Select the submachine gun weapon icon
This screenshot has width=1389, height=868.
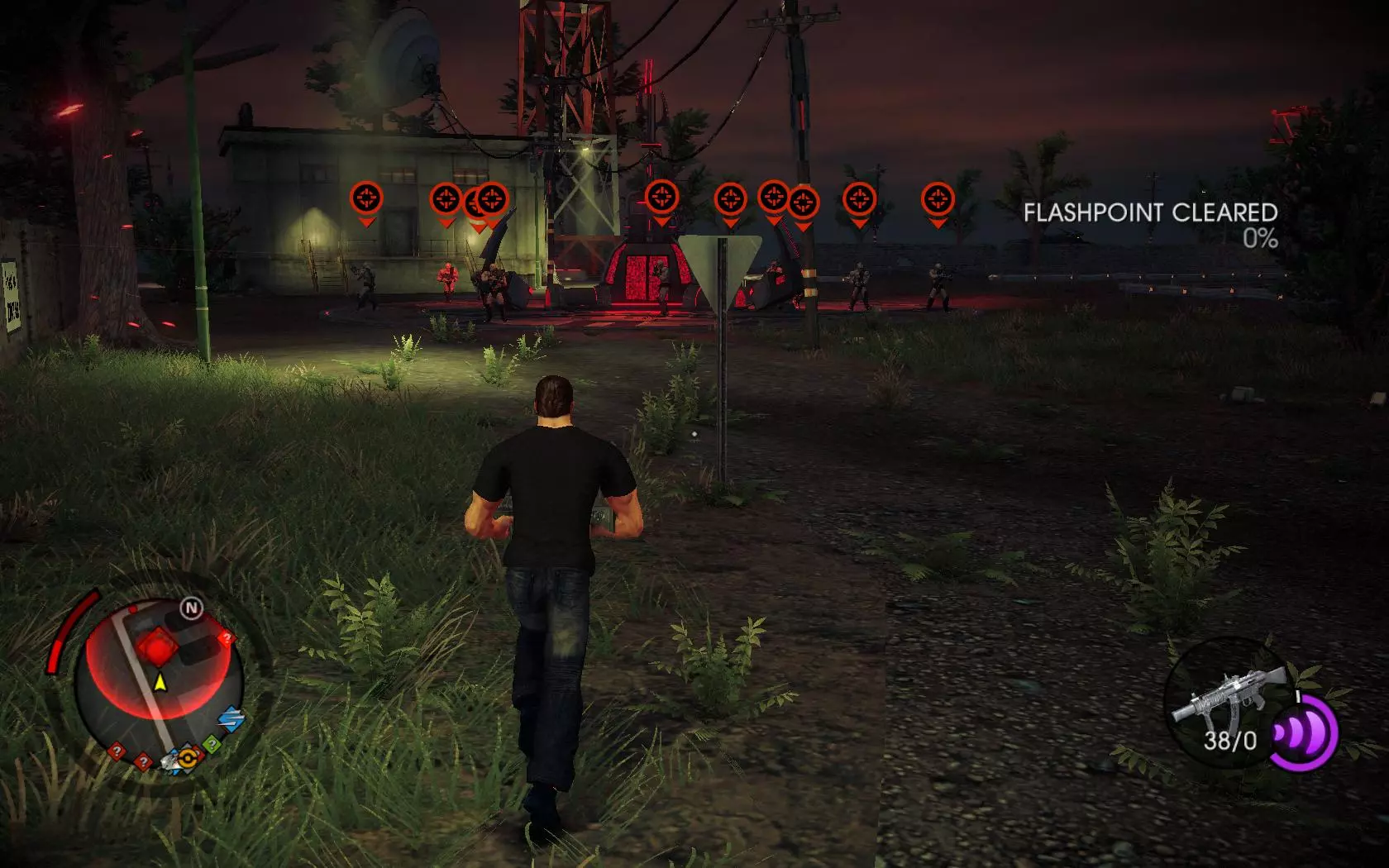1229,693
